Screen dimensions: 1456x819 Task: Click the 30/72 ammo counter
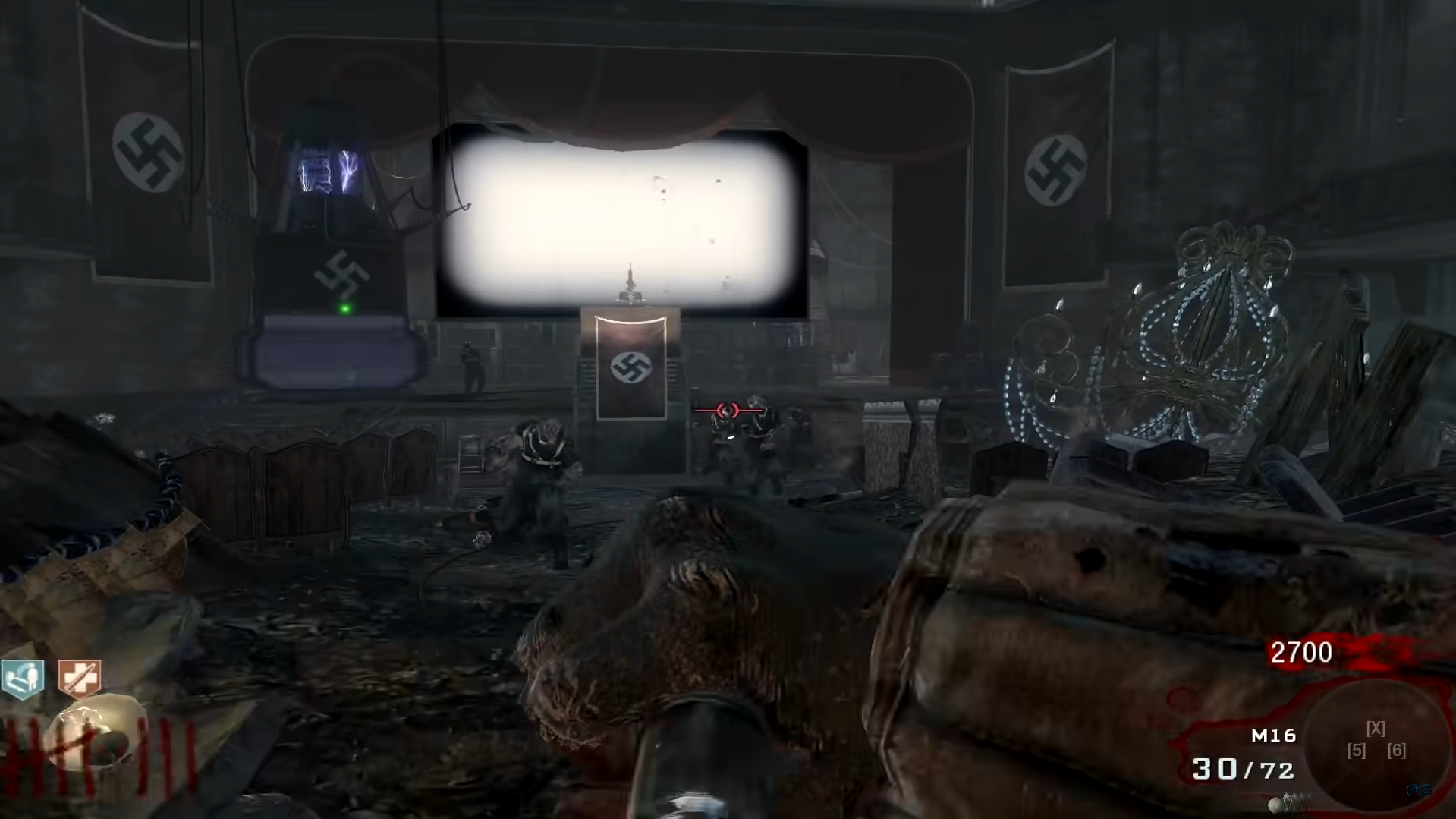[x=1252, y=768]
